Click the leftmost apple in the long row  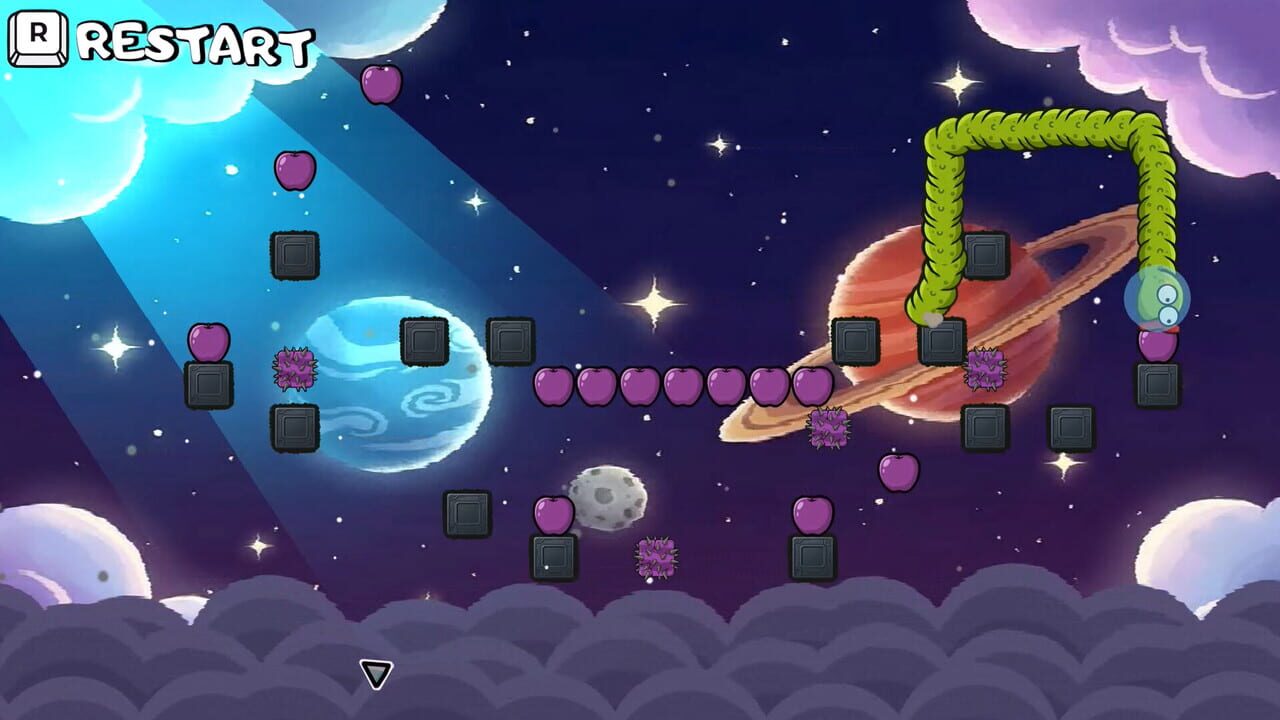click(553, 385)
